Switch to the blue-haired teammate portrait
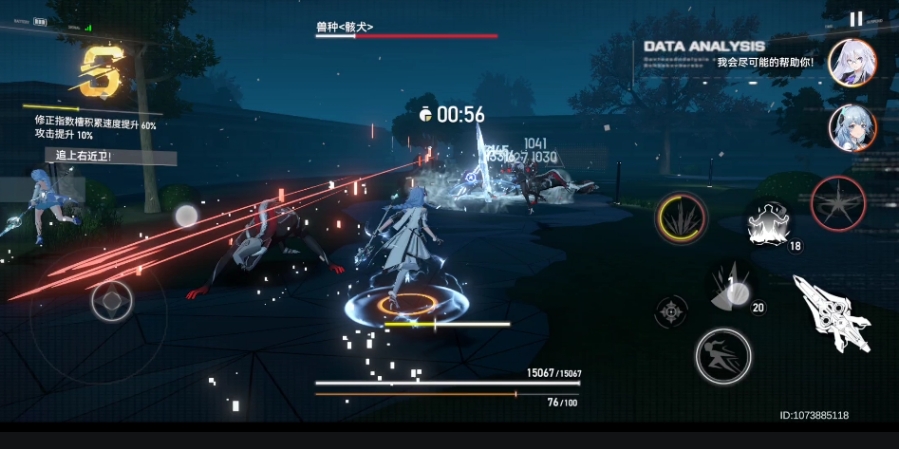The image size is (899, 449). pos(852,128)
